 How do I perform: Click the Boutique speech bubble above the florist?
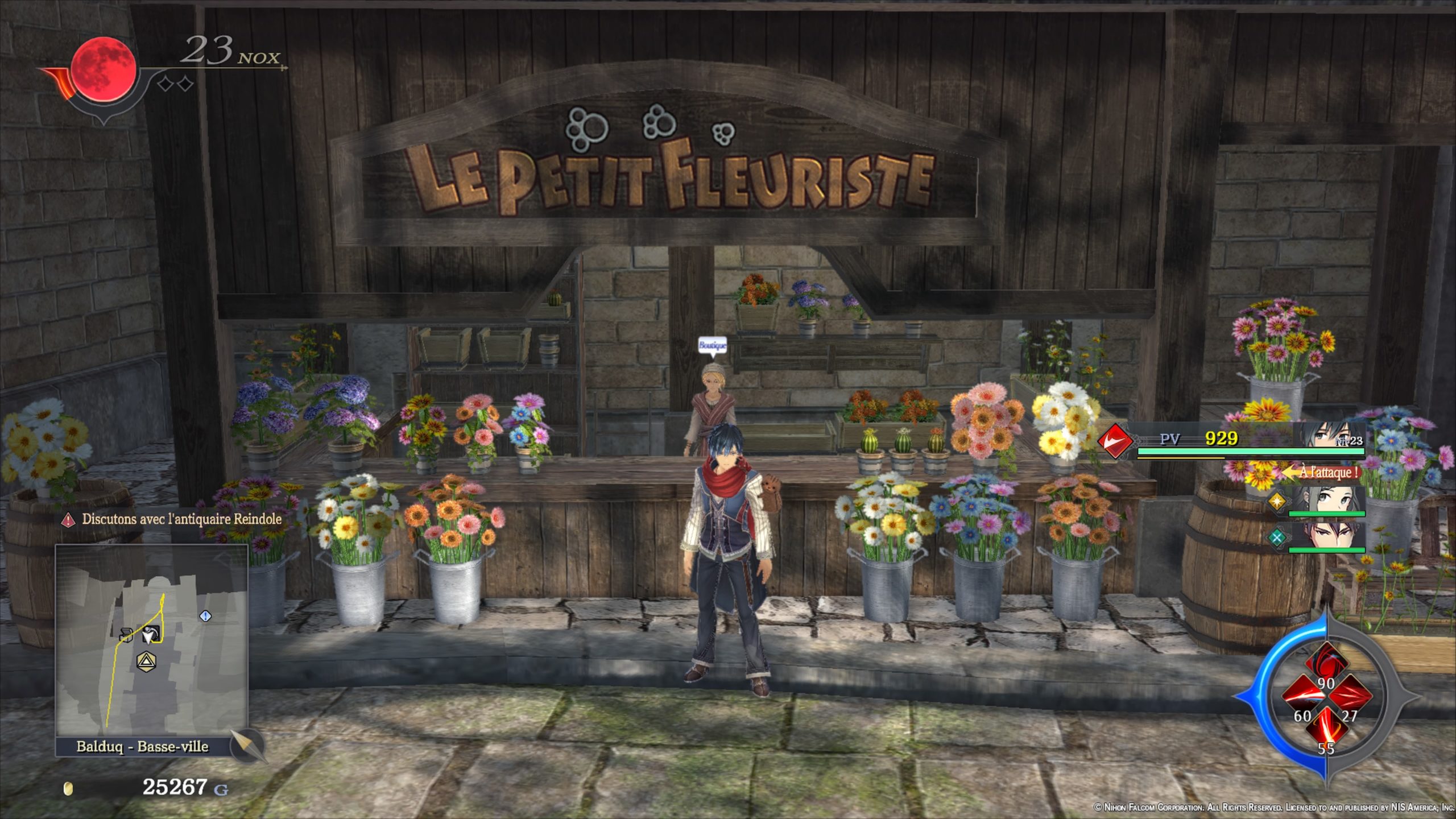point(712,345)
